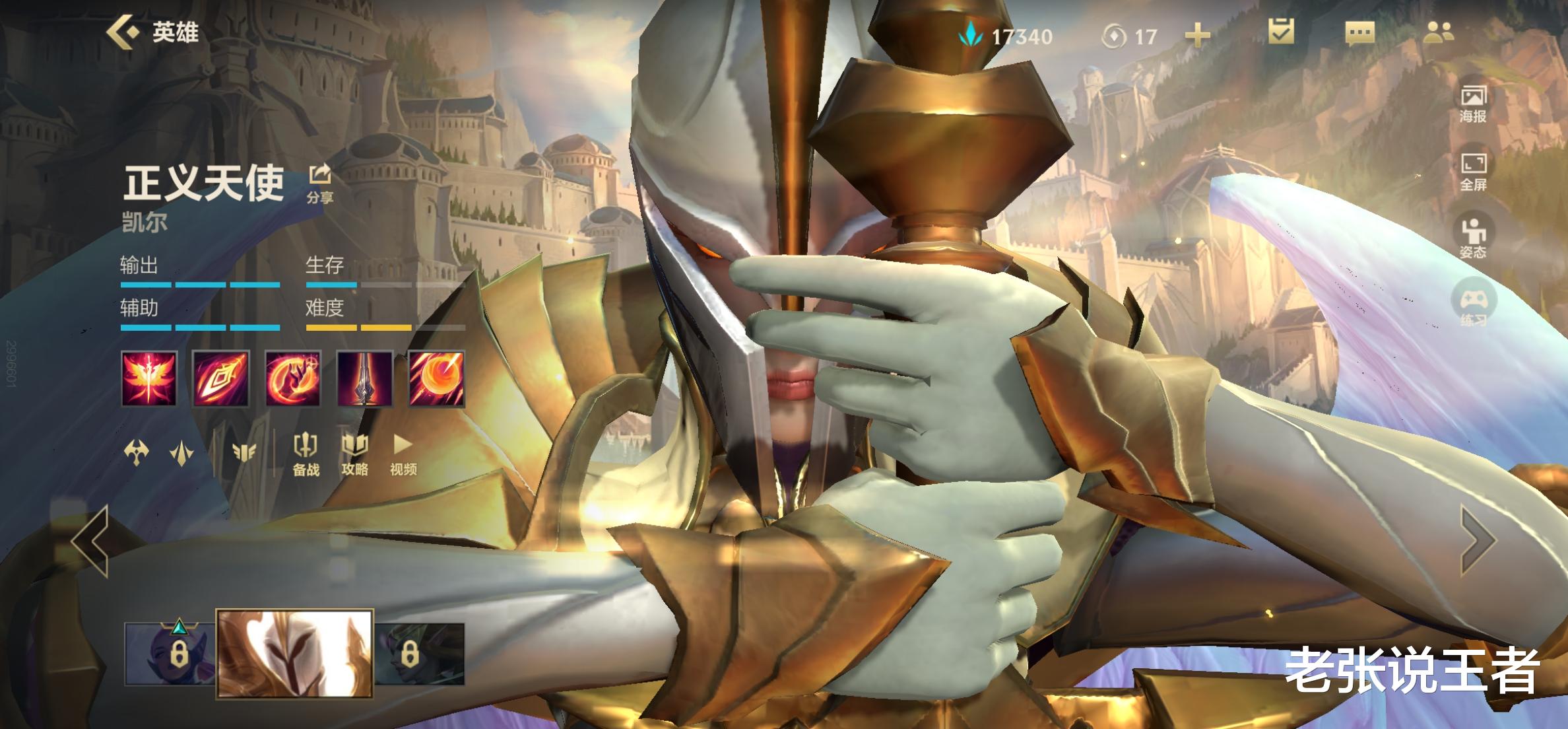Open the chat speech bubble icon
This screenshot has height=729, width=1568.
[x=1359, y=33]
